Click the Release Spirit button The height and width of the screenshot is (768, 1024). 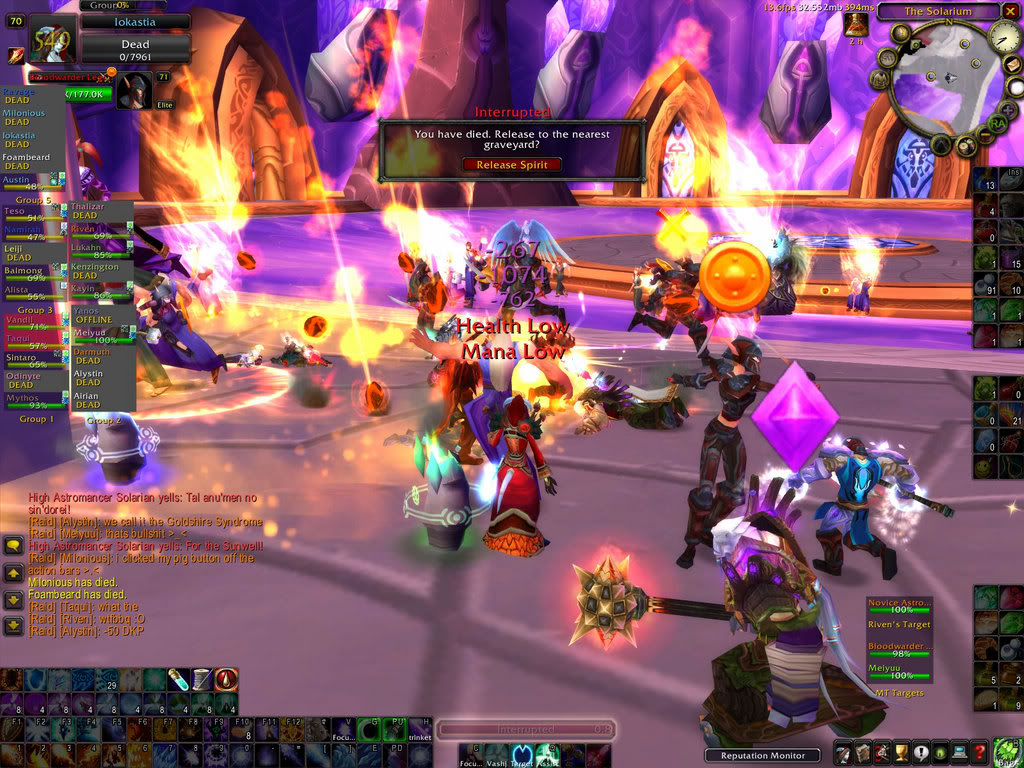coord(511,165)
